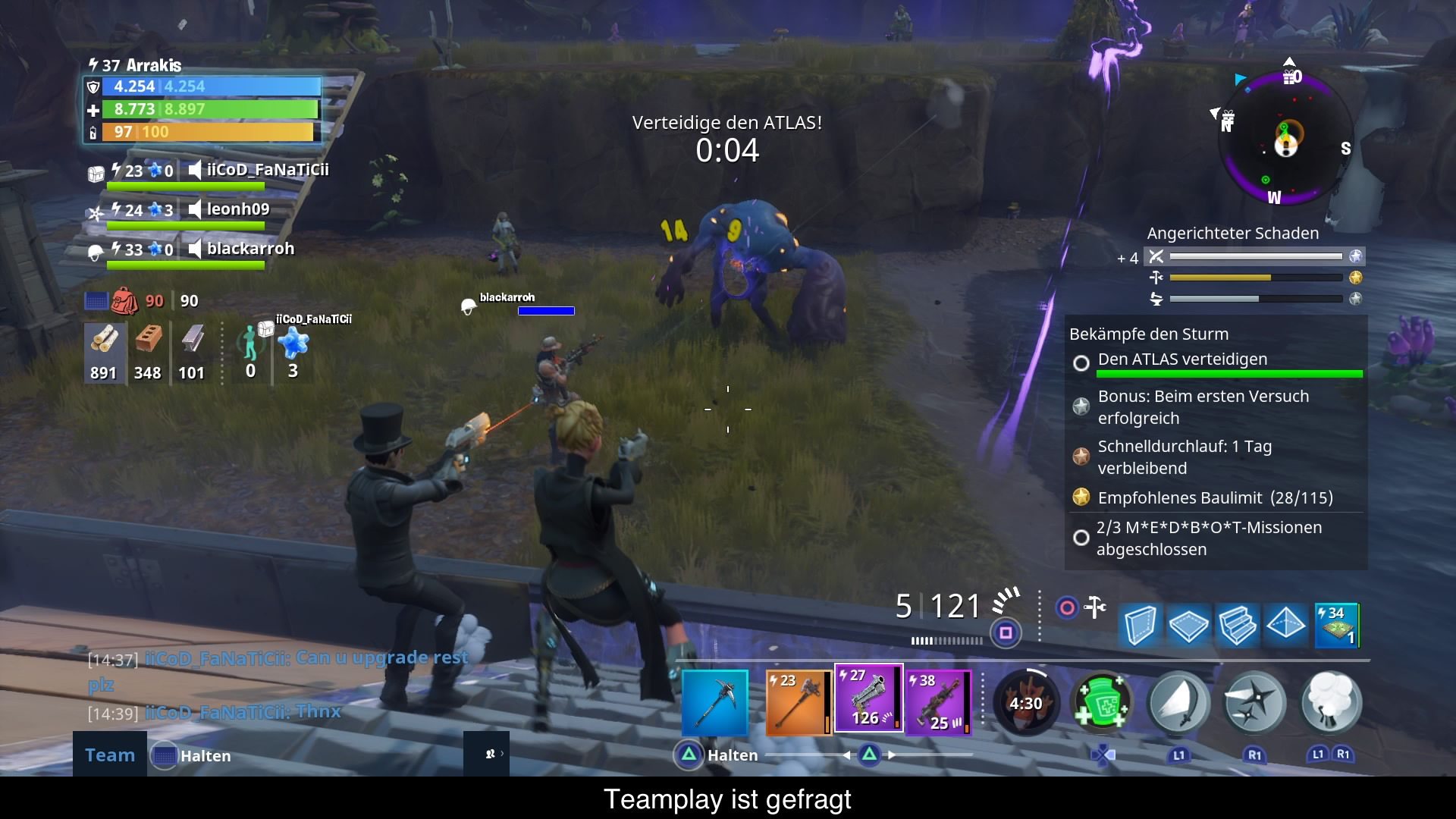1456x819 pixels.
Task: Select teammate leonh09 in the squad list
Action: point(237,209)
